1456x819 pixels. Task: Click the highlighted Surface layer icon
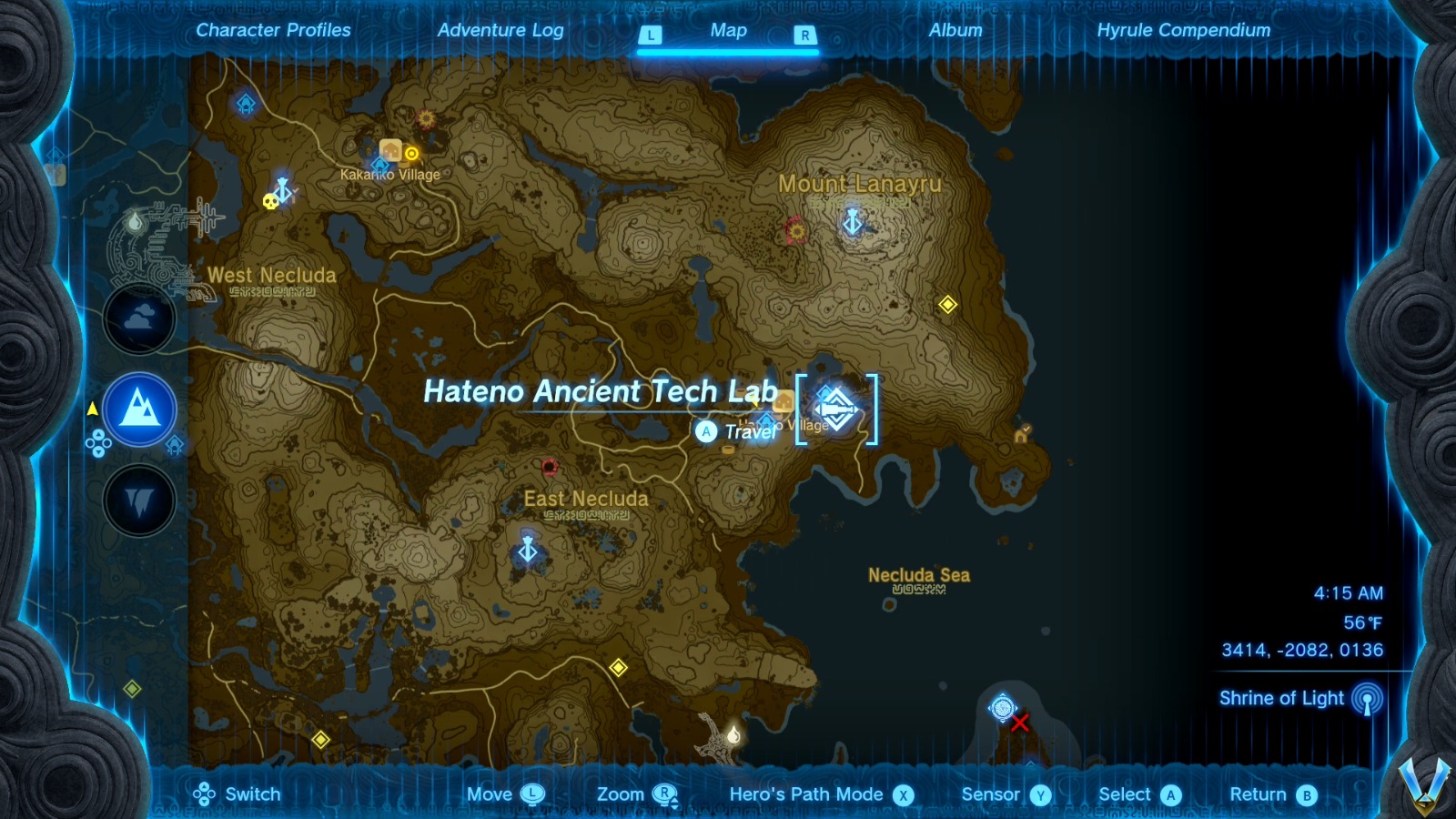[140, 409]
